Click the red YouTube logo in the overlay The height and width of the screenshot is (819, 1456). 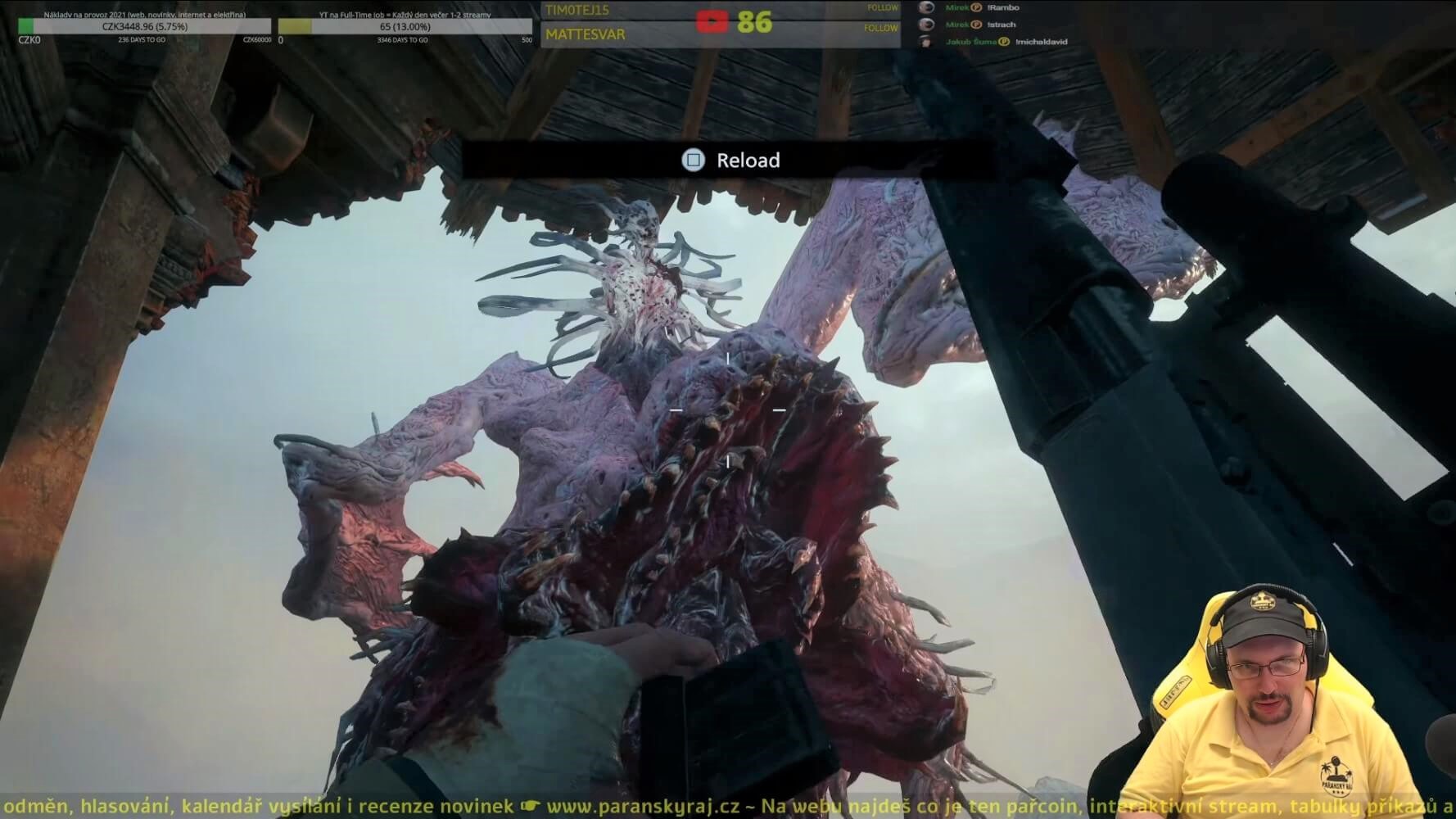tap(712, 22)
